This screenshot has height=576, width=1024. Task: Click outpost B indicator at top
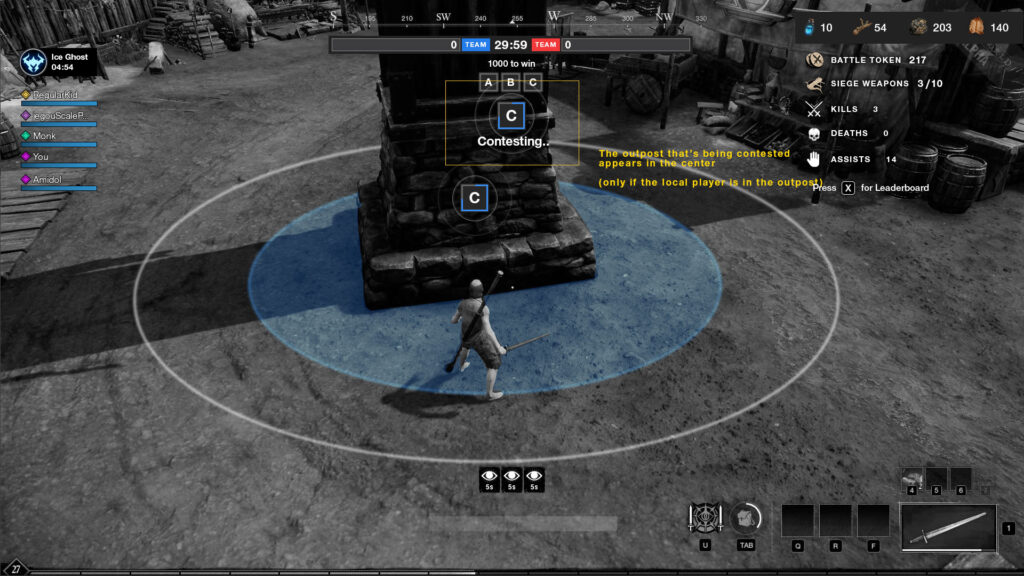pos(510,82)
